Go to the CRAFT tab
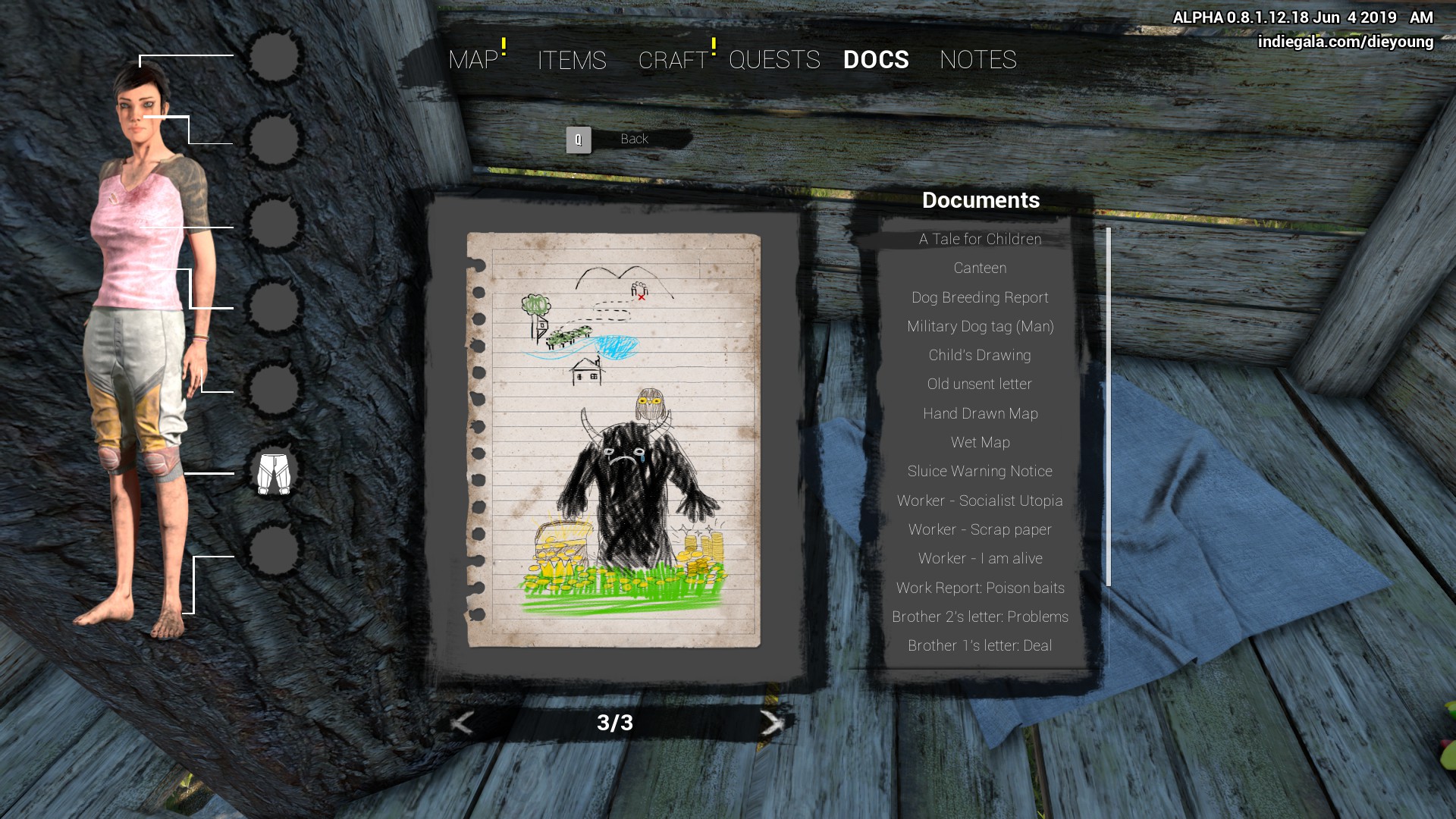Screen dimensions: 1456x819 (673, 60)
